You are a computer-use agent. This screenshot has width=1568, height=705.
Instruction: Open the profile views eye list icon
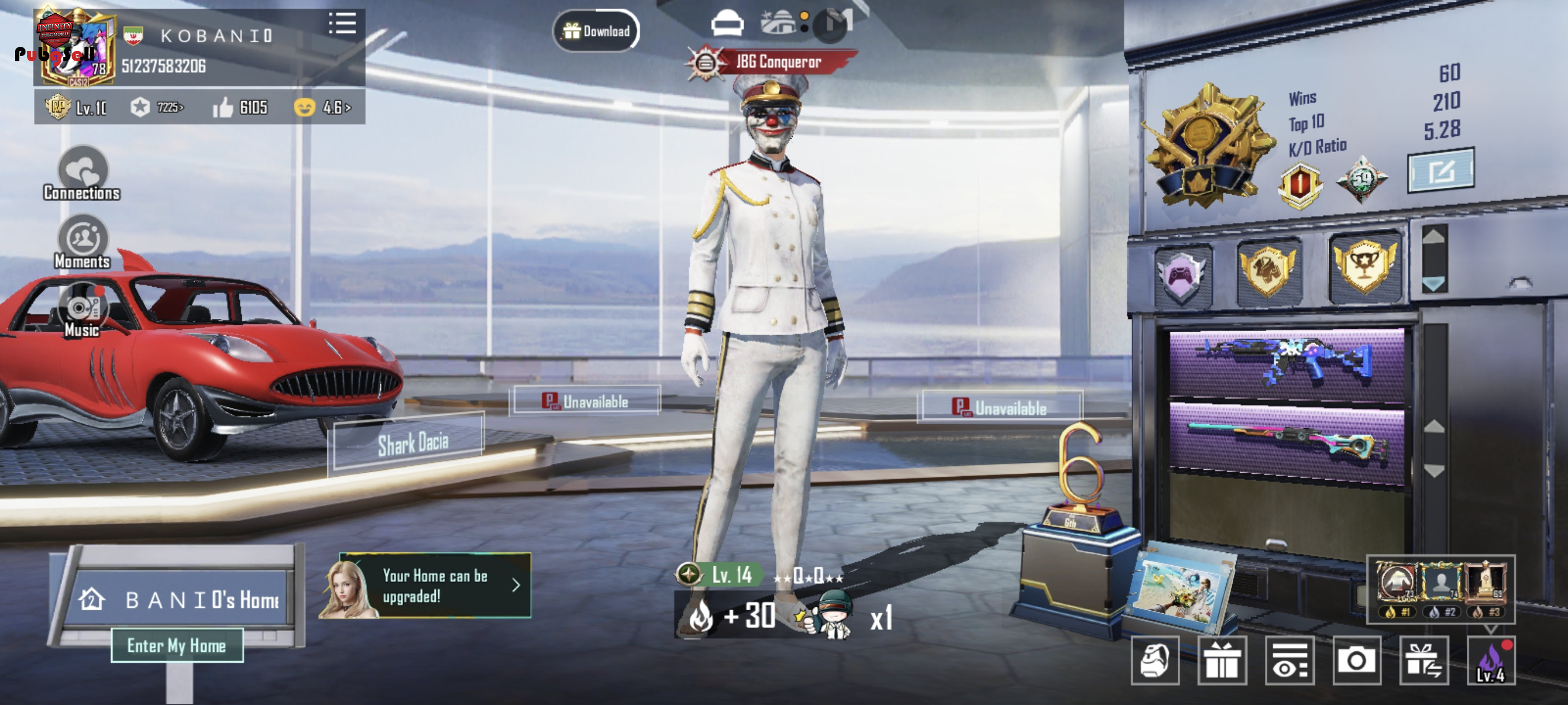pos(1289,661)
